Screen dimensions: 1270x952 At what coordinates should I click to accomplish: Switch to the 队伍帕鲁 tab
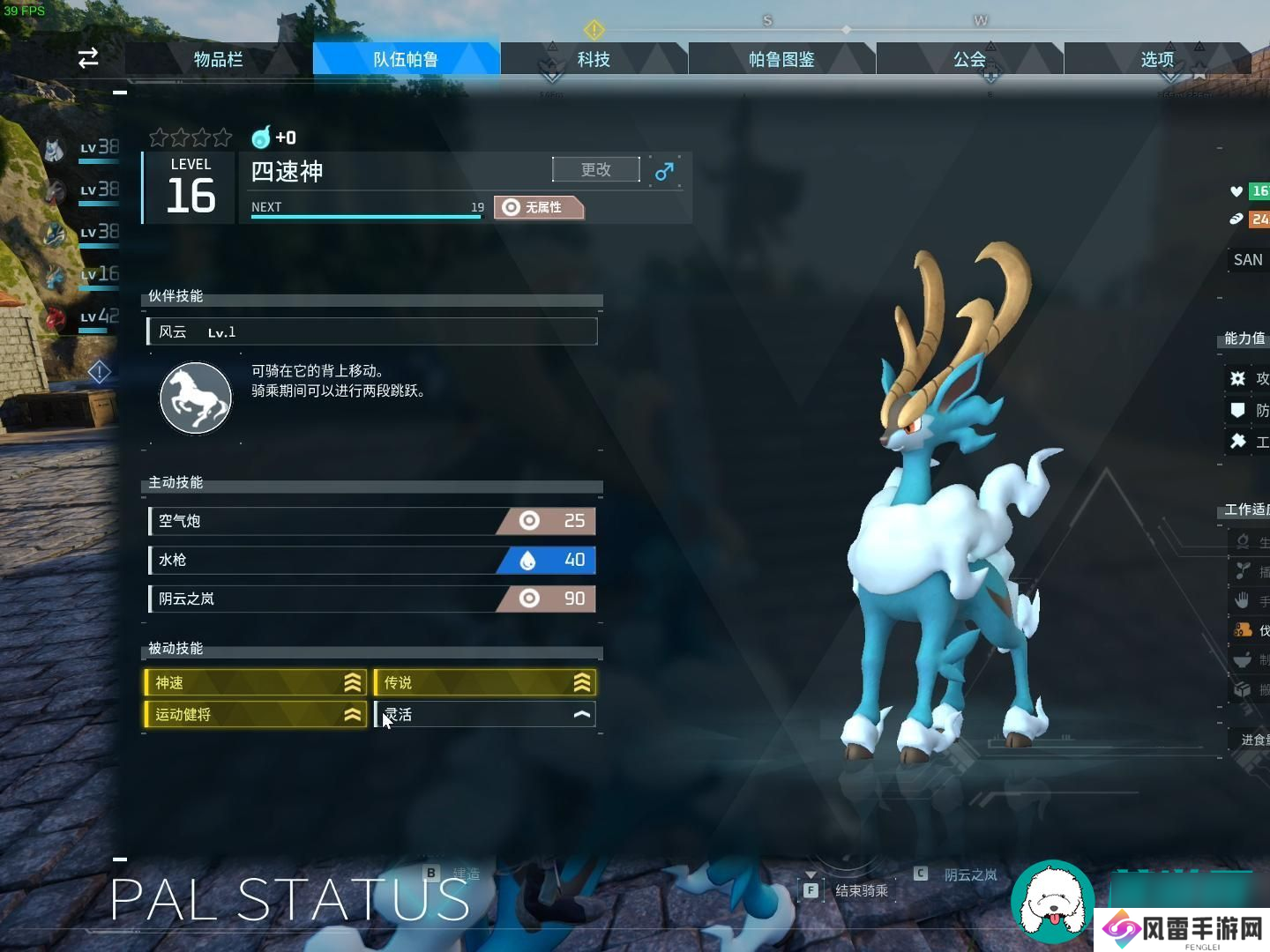point(406,59)
